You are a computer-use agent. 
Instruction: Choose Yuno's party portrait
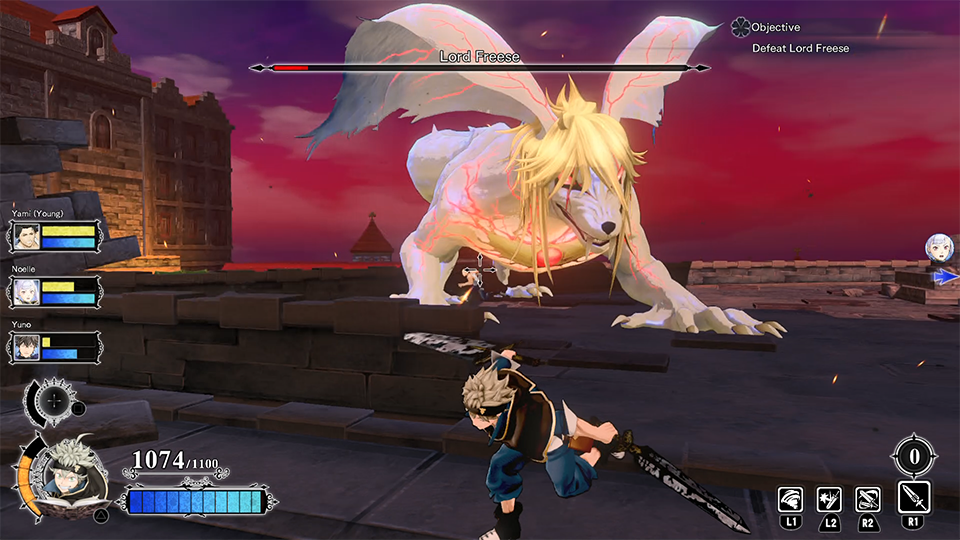click(27, 347)
